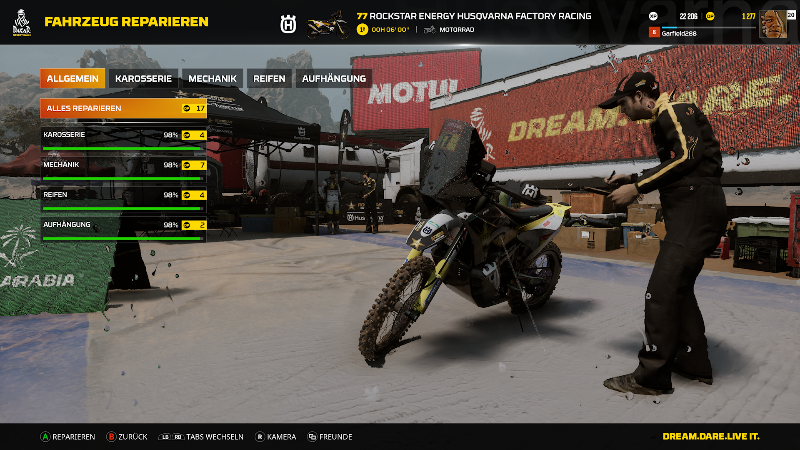Image resolution: width=800 pixels, height=450 pixels.
Task: Select the Mechanik tab
Action: coord(212,78)
